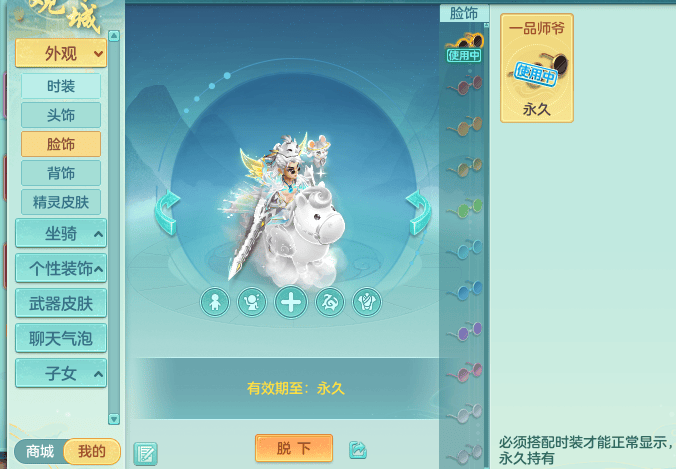Screen dimensions: 676x469
Task: Rotate the character preview left
Action: click(167, 213)
